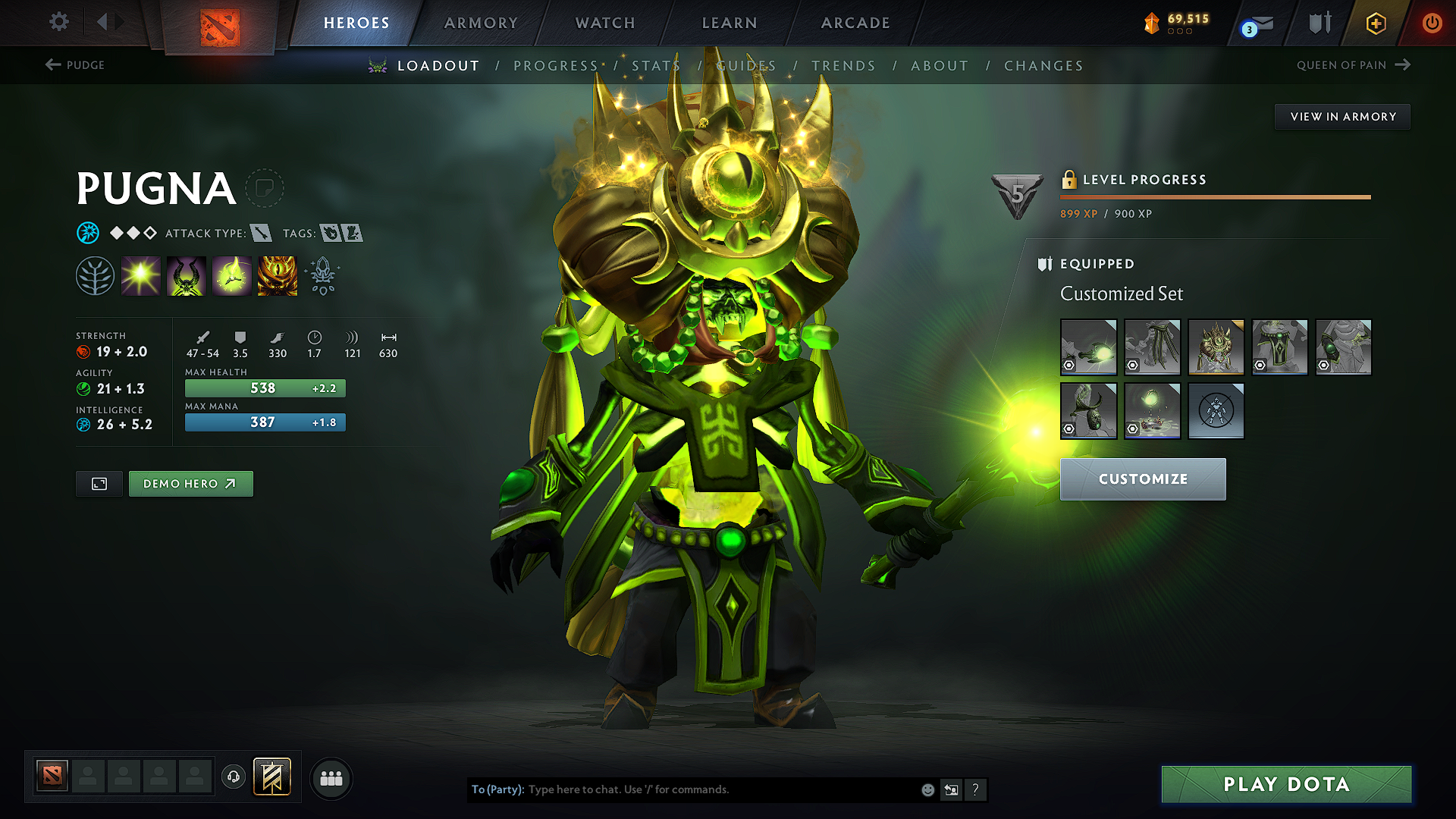1456x819 pixels.
Task: Click the CUSTOMIZE button
Action: 1142,479
